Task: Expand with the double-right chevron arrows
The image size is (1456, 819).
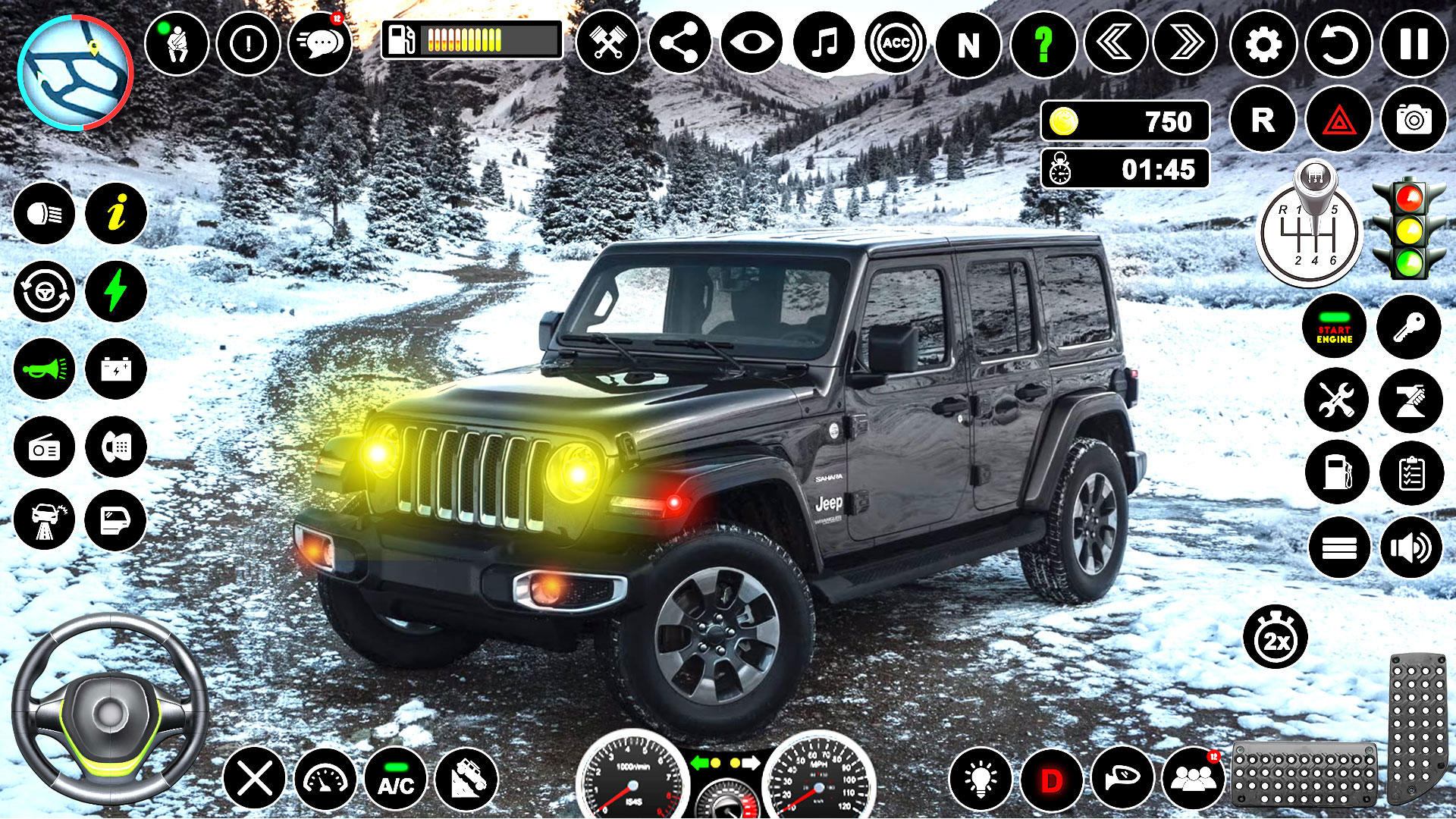Action: [x=1185, y=42]
